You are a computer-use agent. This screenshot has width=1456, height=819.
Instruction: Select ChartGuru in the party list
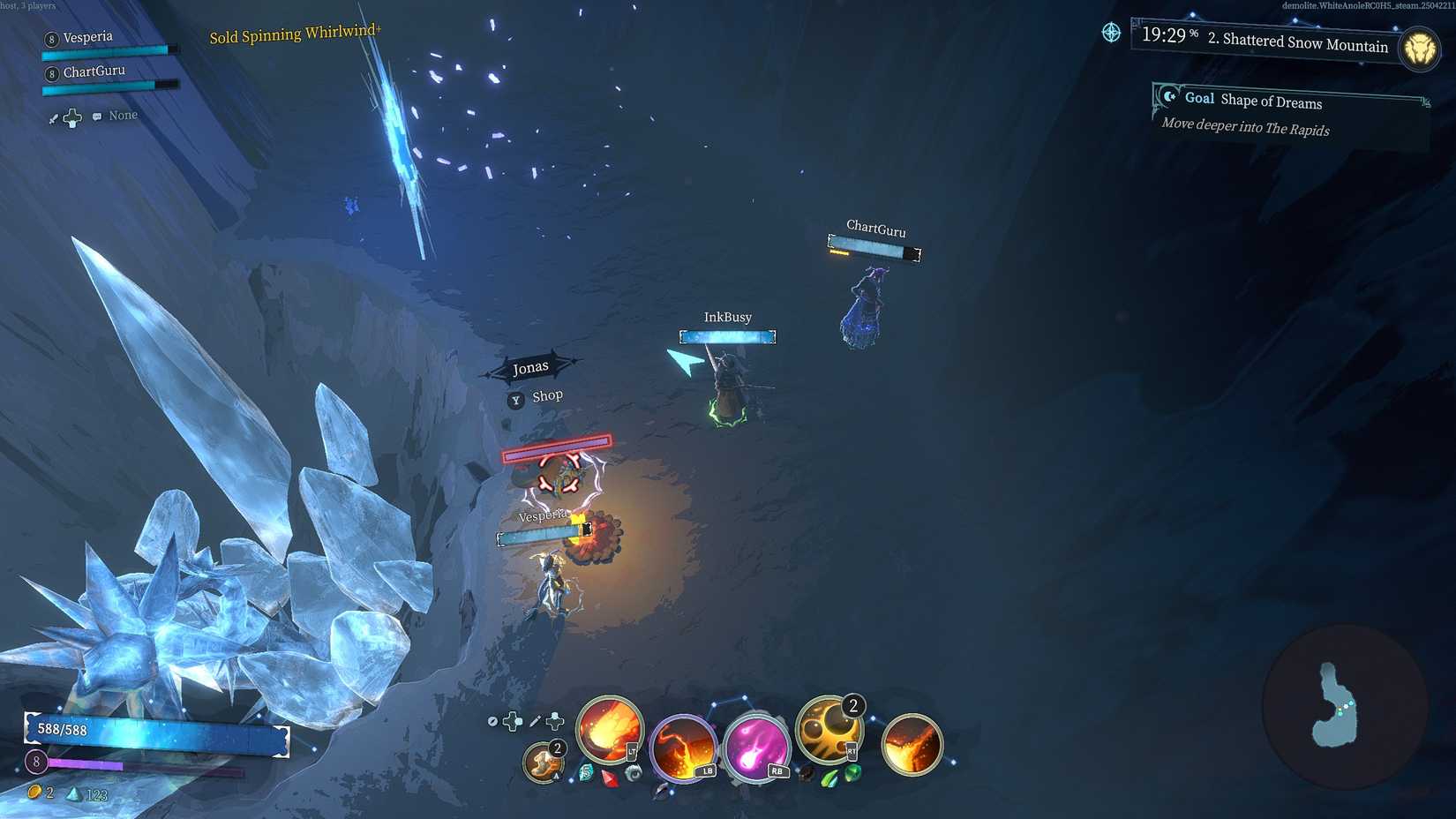pyautogui.click(x=94, y=71)
